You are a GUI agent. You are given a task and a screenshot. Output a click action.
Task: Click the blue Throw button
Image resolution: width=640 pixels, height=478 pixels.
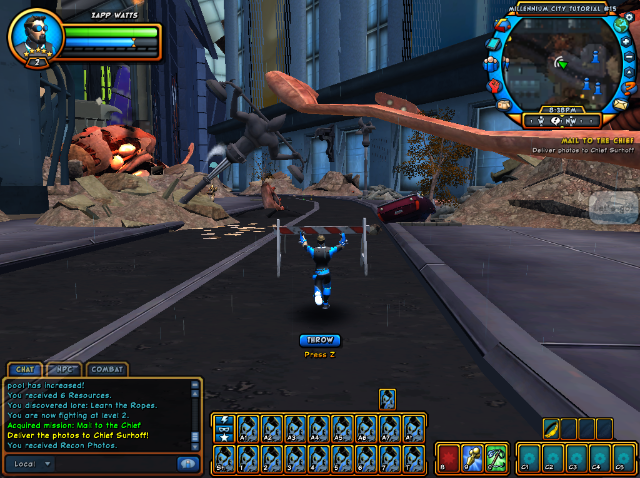[x=320, y=340]
